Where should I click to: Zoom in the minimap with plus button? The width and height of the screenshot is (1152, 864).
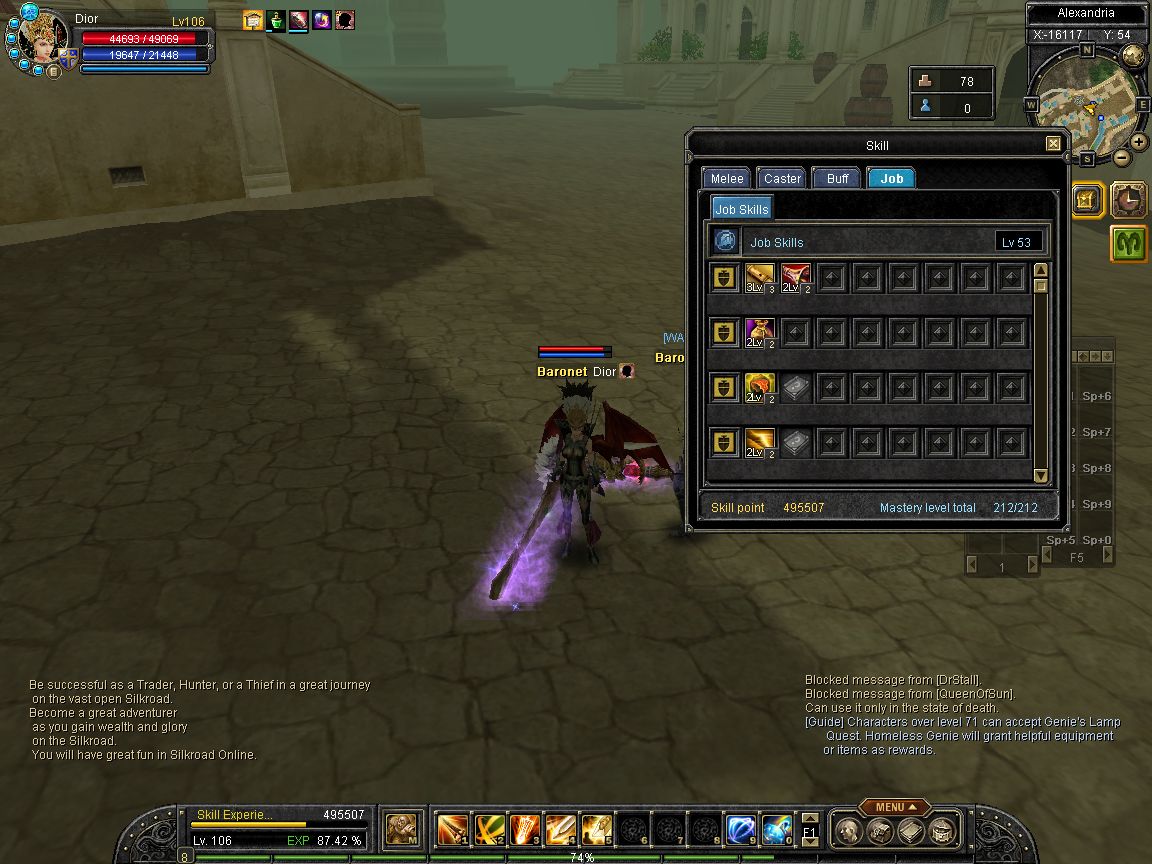tap(1139, 141)
